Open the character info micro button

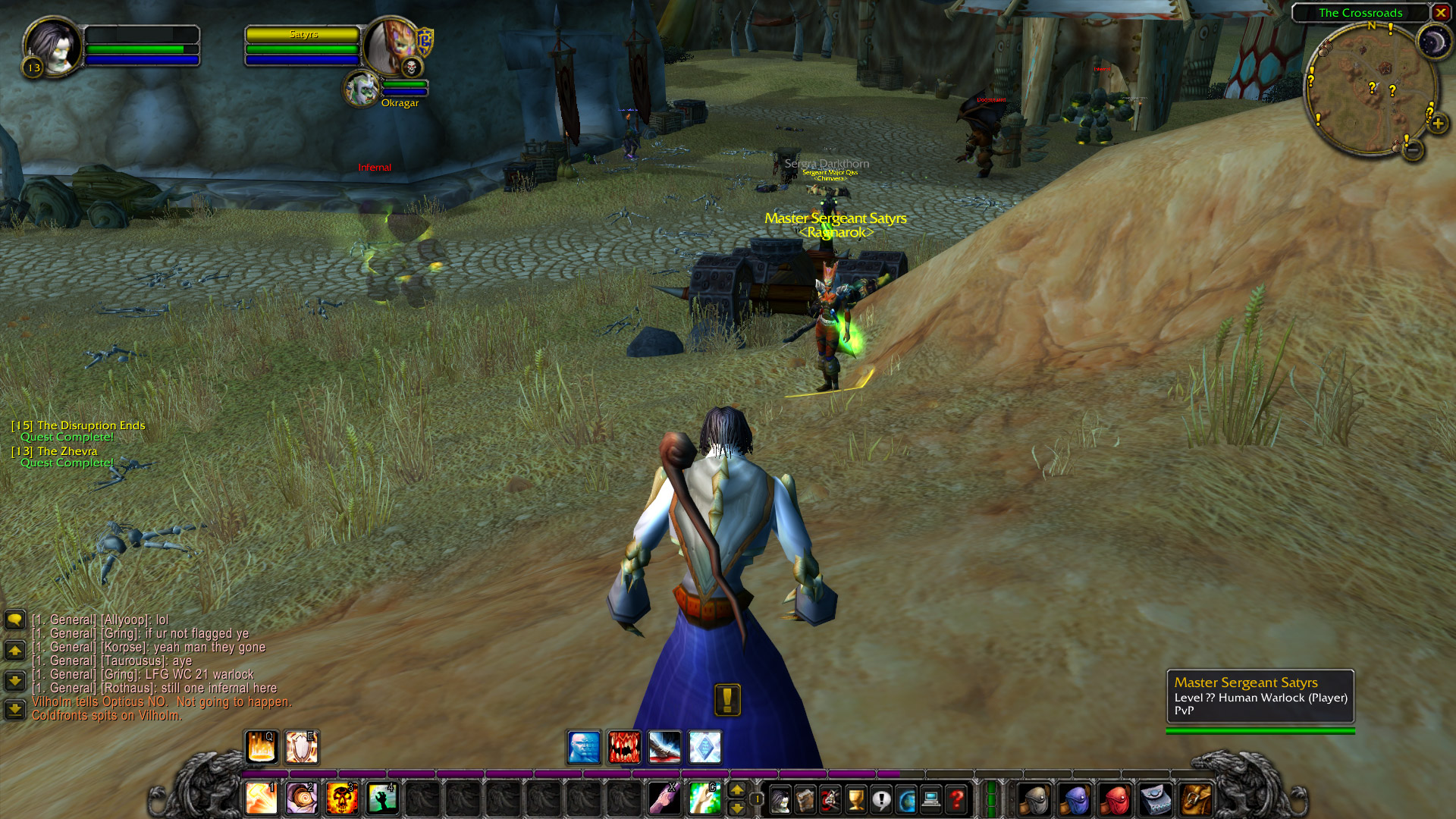pyautogui.click(x=780, y=799)
